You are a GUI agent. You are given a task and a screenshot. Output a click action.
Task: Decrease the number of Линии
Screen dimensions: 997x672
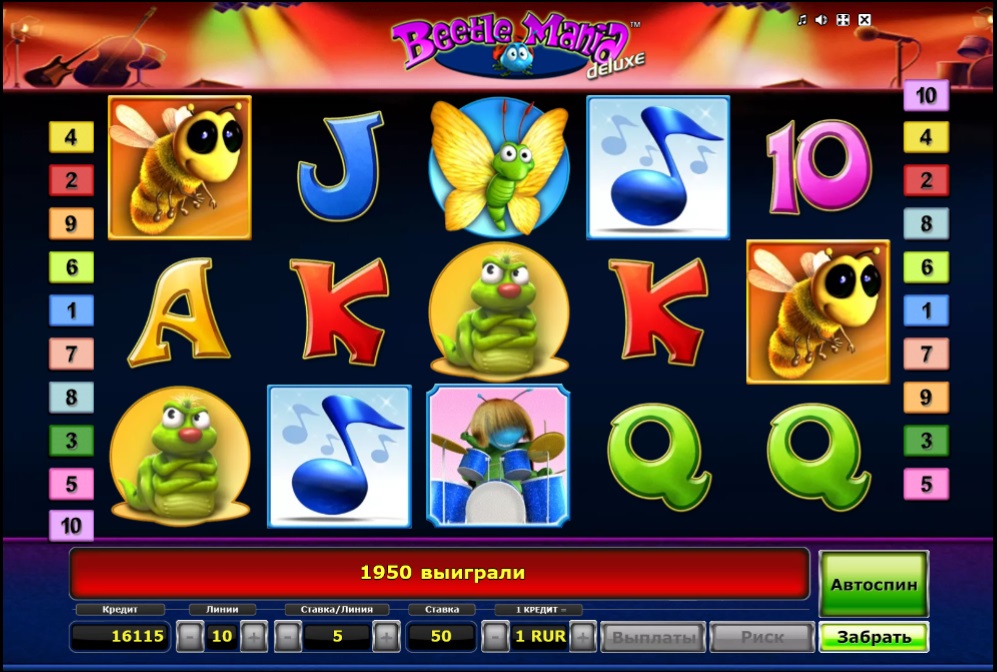pyautogui.click(x=189, y=636)
